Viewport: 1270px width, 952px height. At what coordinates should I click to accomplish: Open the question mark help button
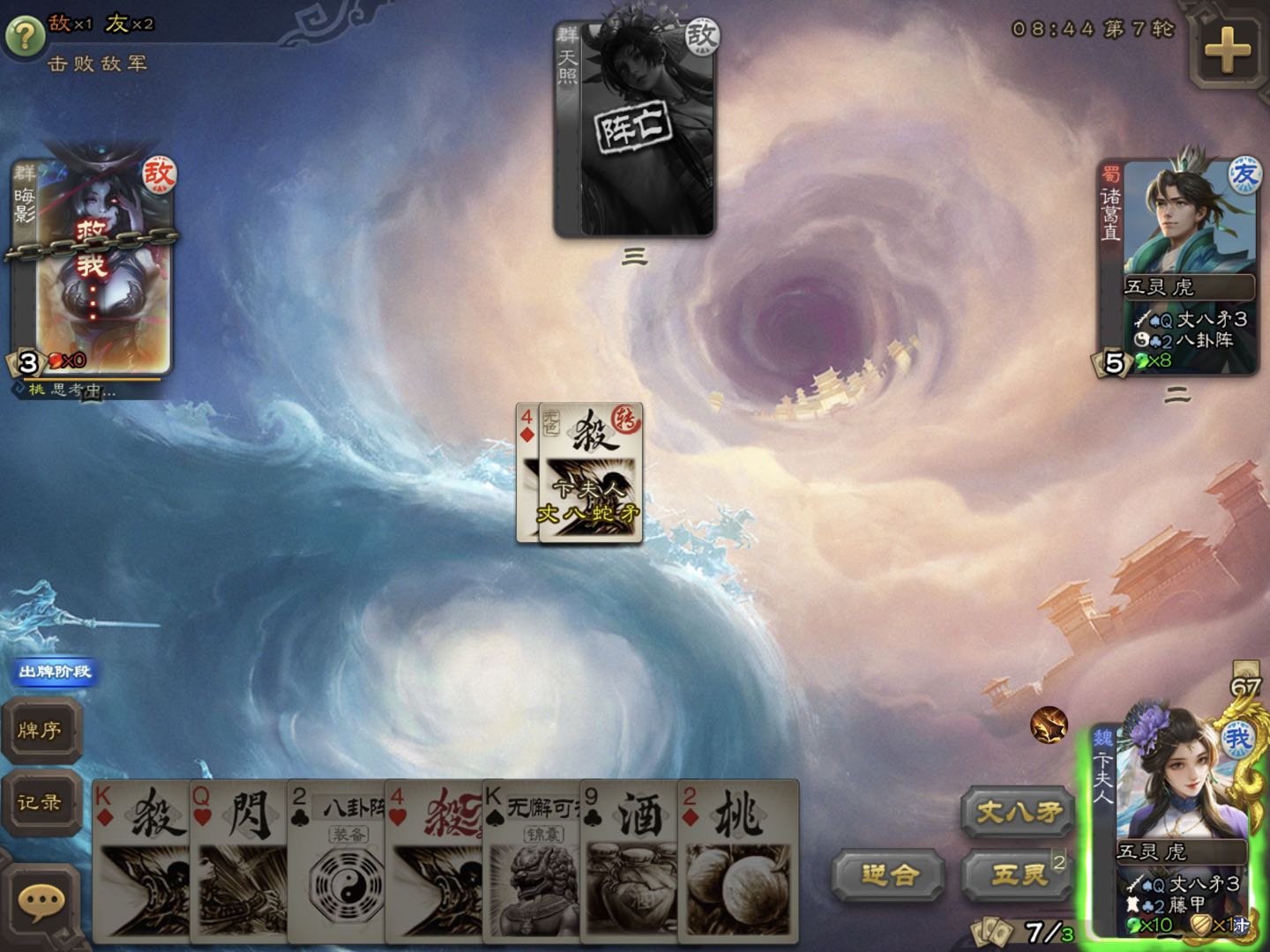[x=25, y=35]
